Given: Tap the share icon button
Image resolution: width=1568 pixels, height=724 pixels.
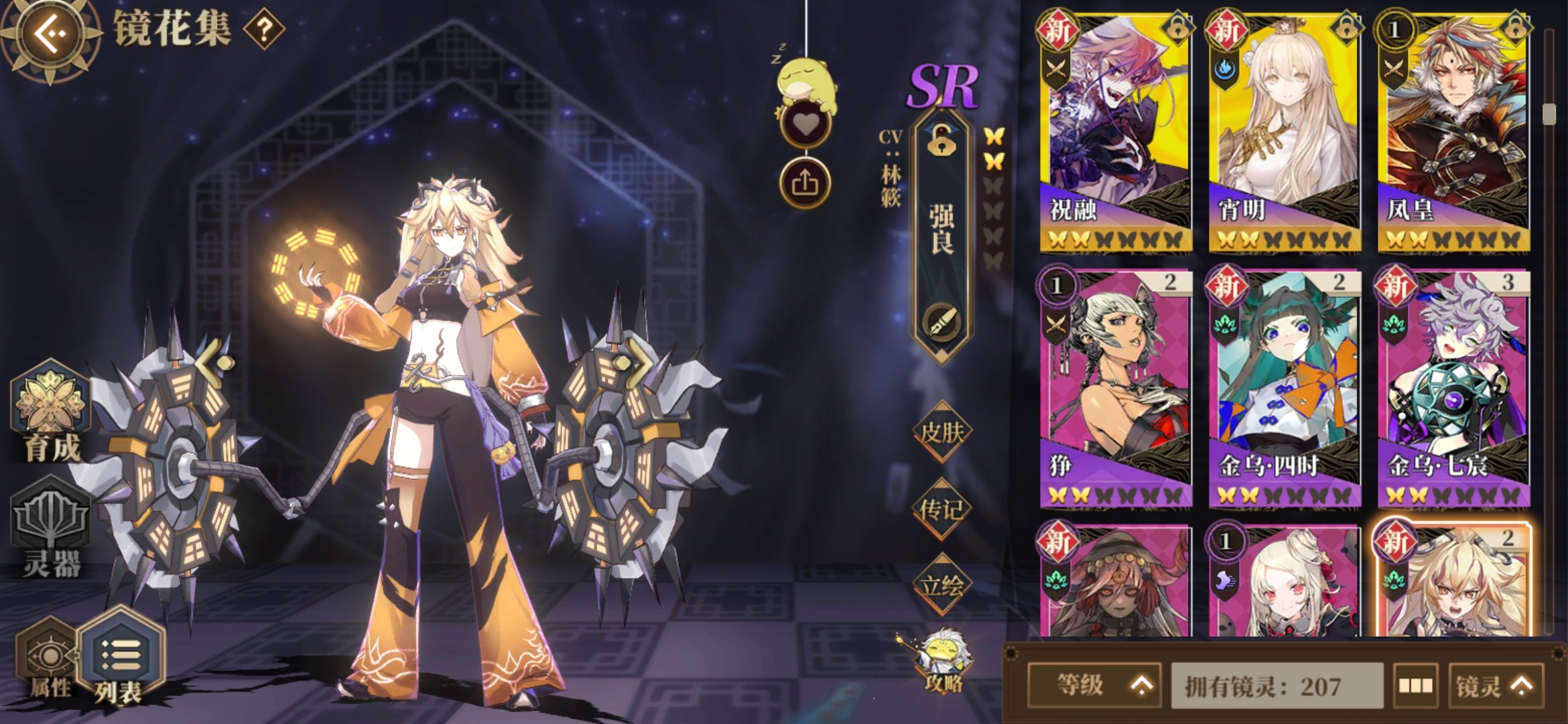Looking at the screenshot, I should [x=805, y=182].
